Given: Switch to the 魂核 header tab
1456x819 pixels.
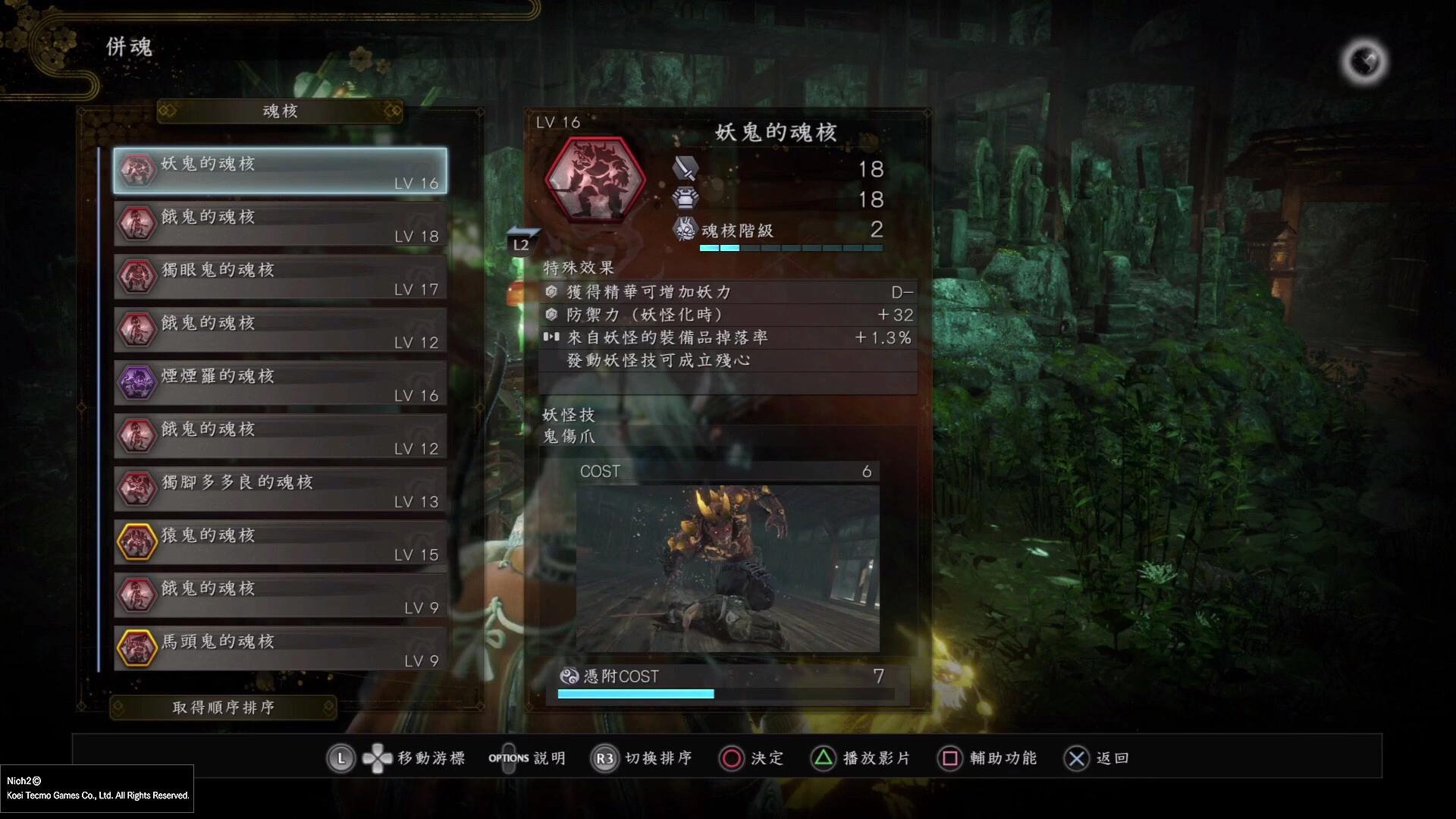Looking at the screenshot, I should [x=278, y=111].
